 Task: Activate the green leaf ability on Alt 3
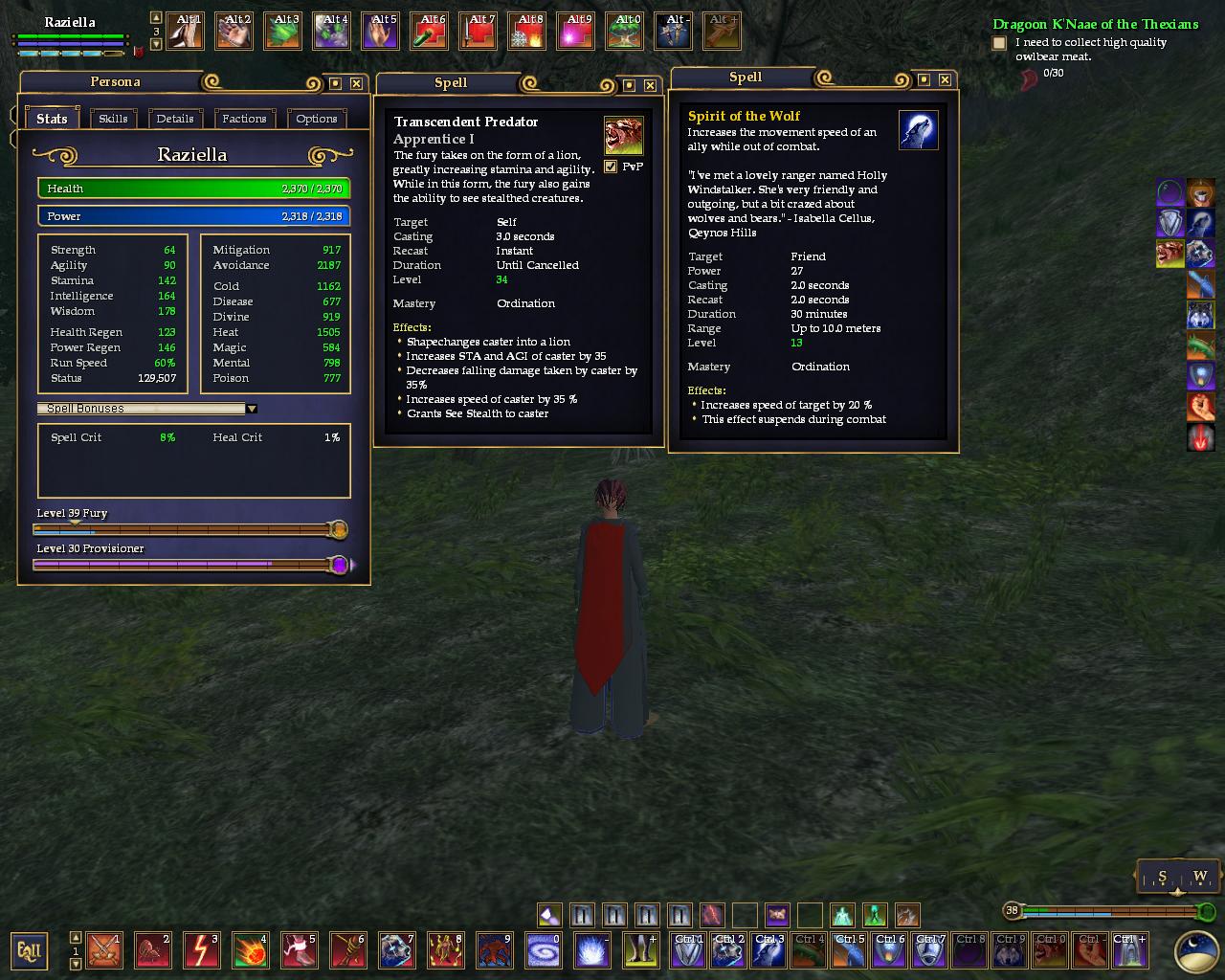(x=283, y=32)
